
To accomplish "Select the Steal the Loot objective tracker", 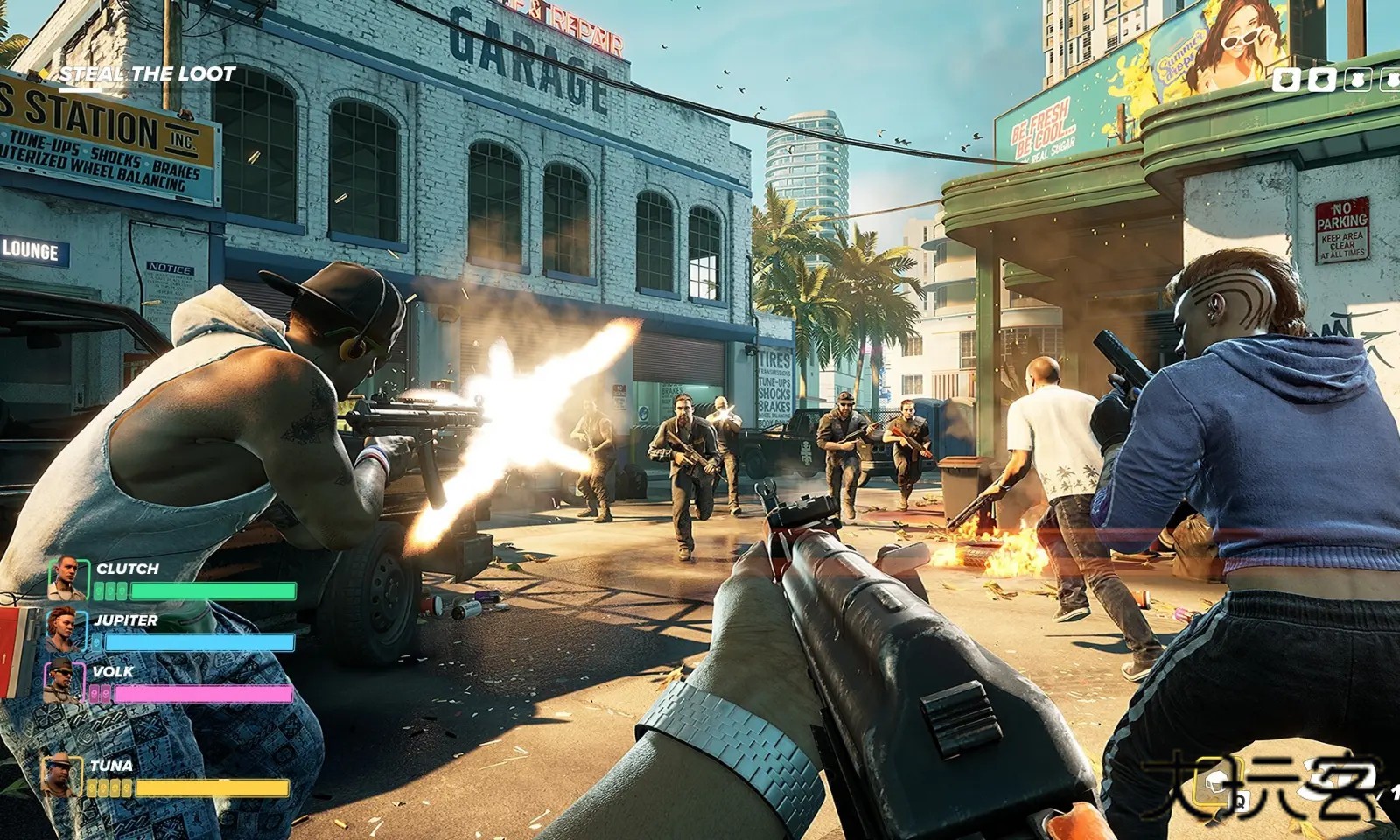I will tap(146, 74).
